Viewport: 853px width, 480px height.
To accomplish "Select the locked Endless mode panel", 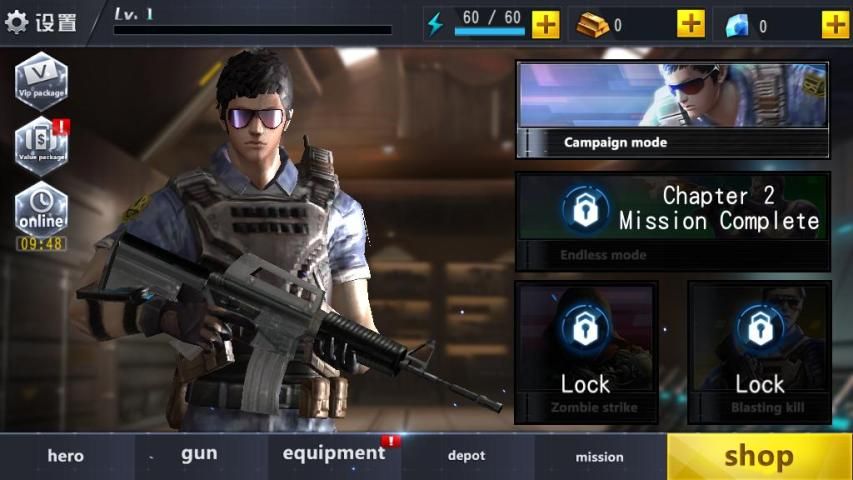I will pyautogui.click(x=672, y=222).
